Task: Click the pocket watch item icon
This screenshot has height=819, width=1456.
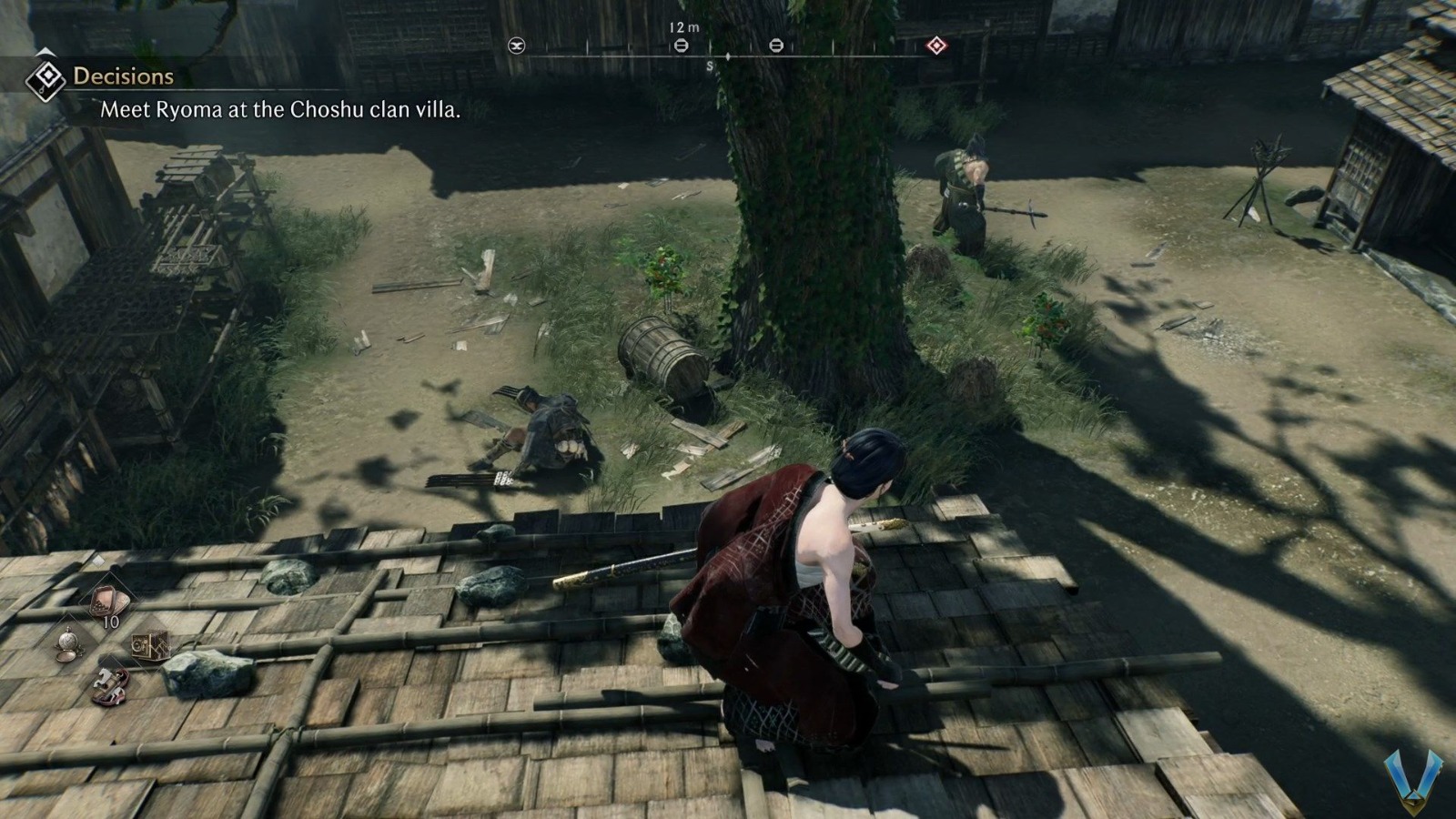Action: (69, 642)
